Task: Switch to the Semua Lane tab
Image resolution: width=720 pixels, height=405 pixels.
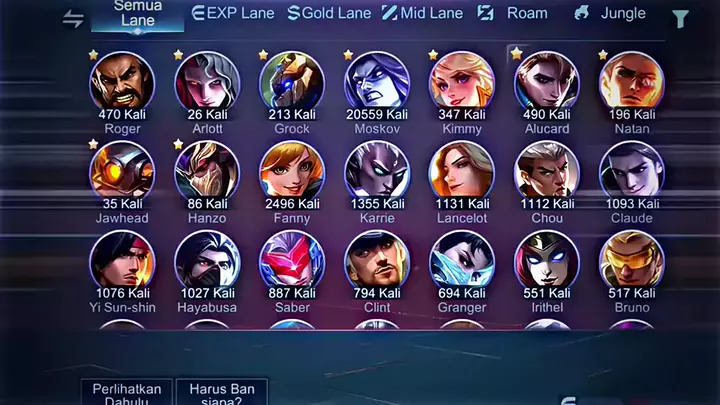Action: (x=138, y=14)
